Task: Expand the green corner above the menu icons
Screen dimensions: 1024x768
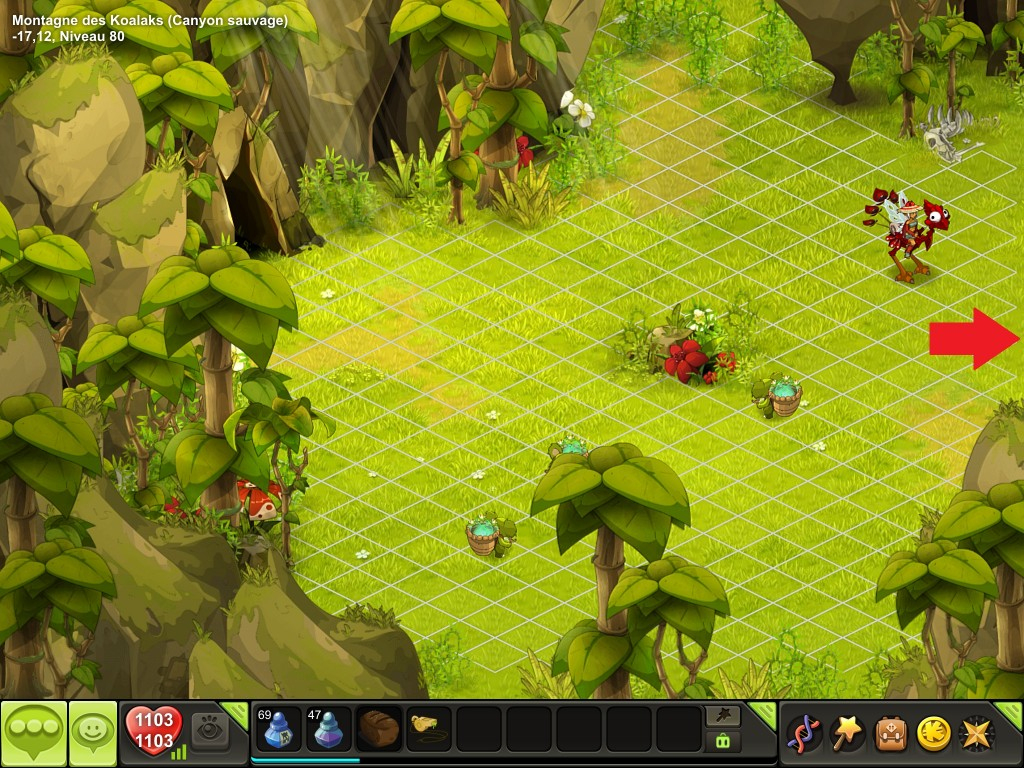Action: (x=1011, y=713)
